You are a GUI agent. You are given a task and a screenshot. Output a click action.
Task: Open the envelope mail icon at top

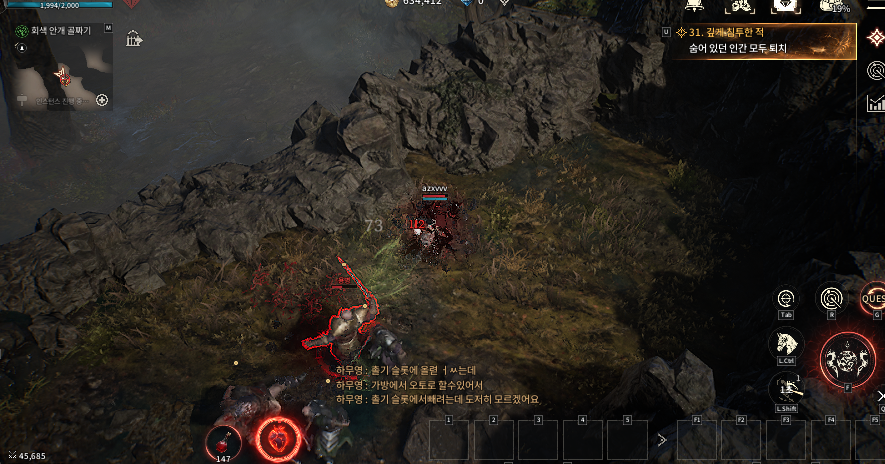click(786, 6)
